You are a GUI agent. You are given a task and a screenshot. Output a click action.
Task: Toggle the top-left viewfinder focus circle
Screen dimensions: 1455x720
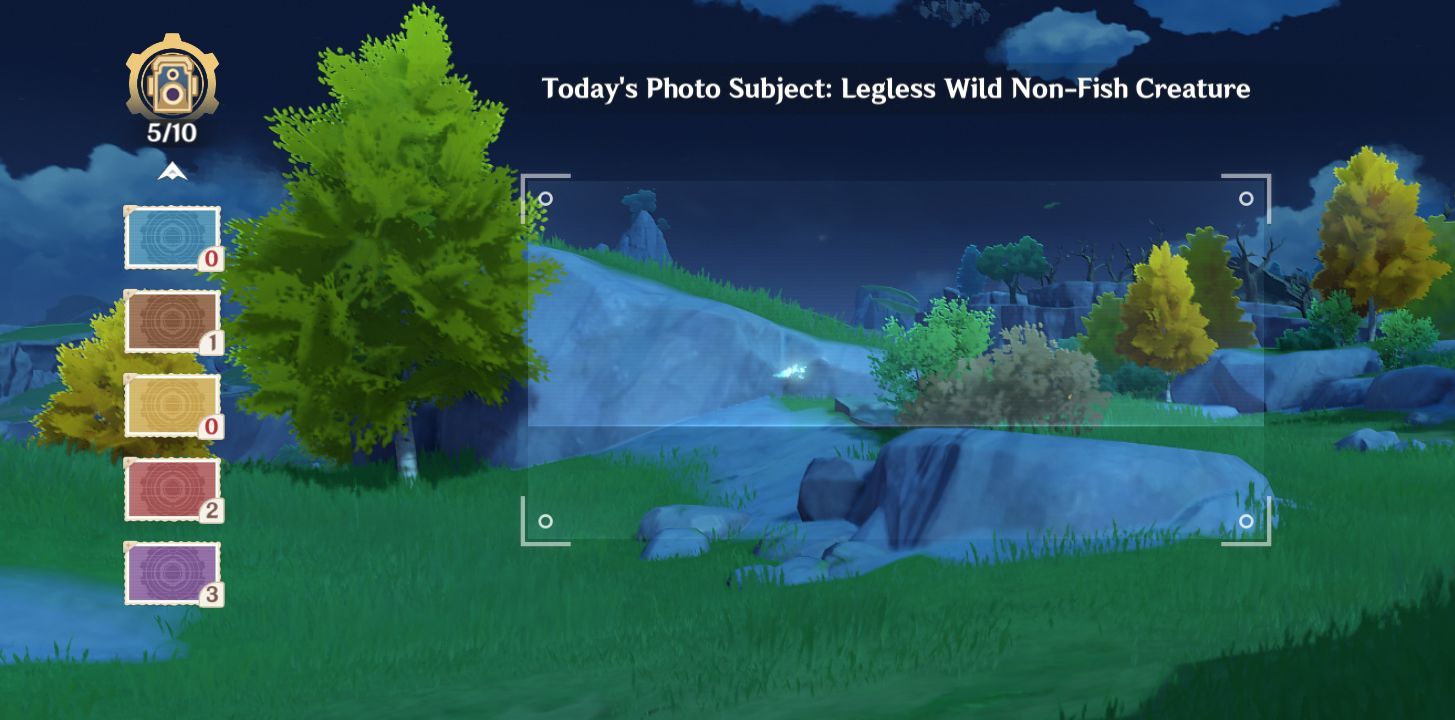[x=546, y=199]
